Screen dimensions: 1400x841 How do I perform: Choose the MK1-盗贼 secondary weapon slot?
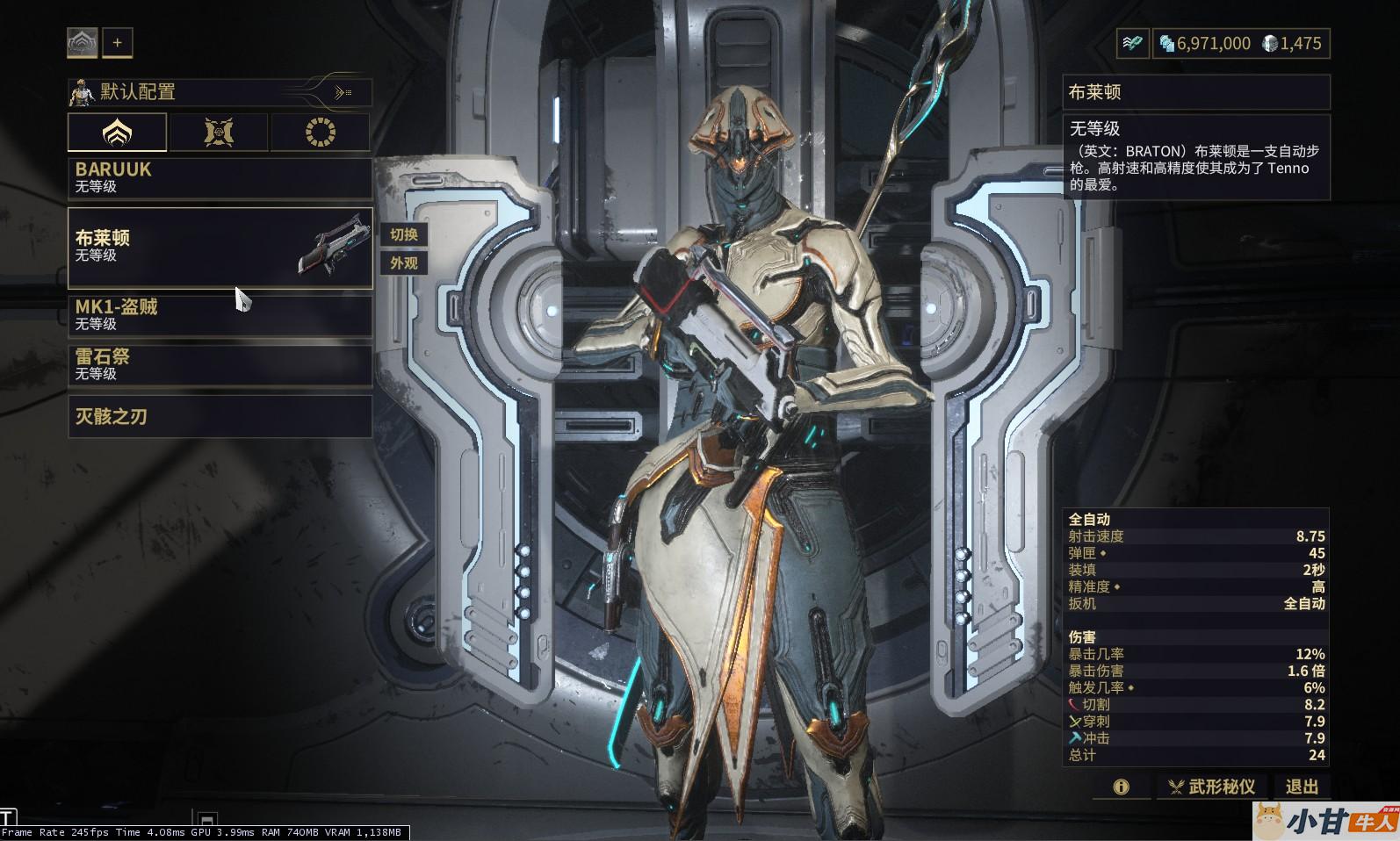(x=220, y=315)
